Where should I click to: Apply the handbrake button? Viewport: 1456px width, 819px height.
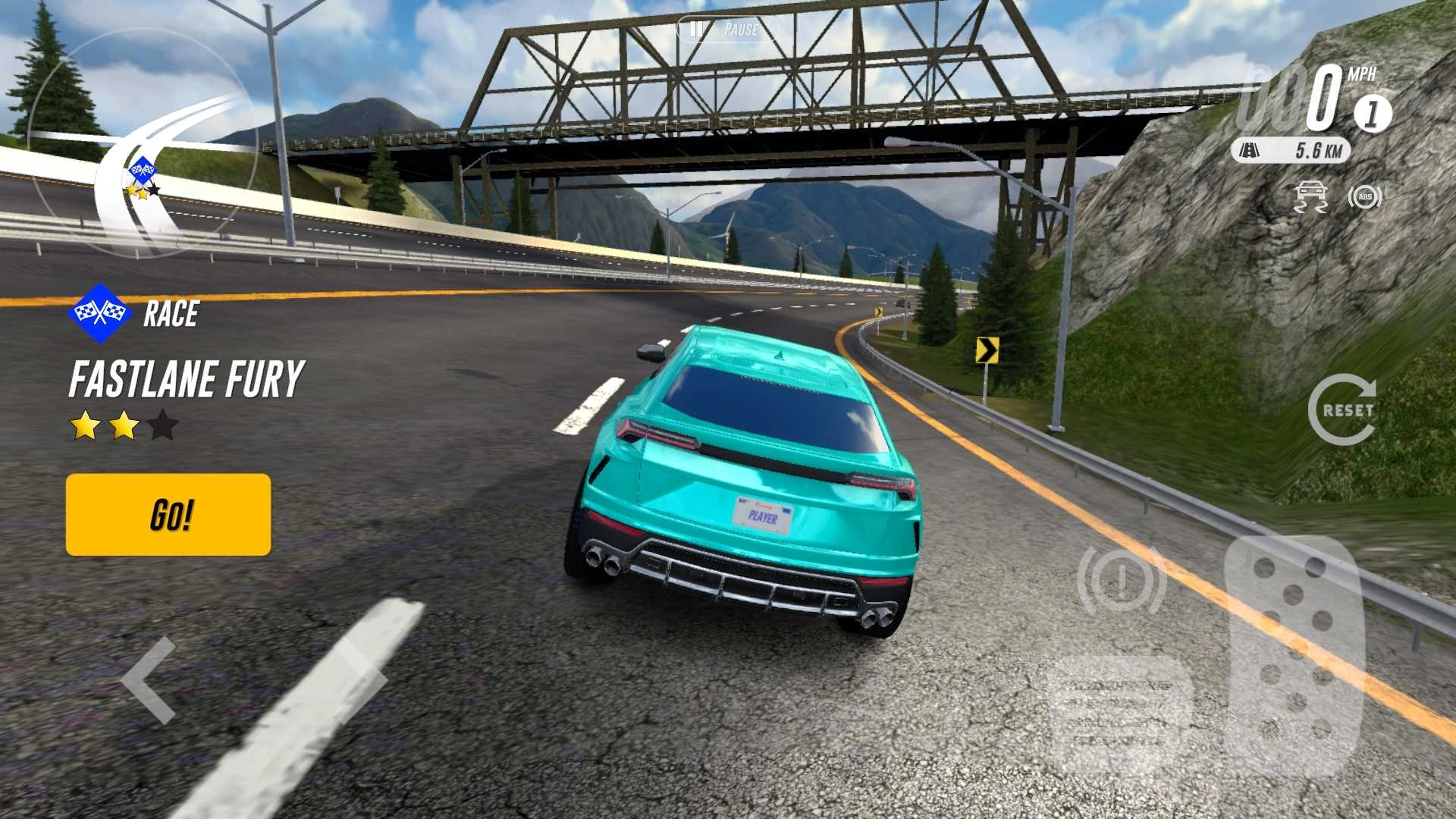[x=1121, y=580]
